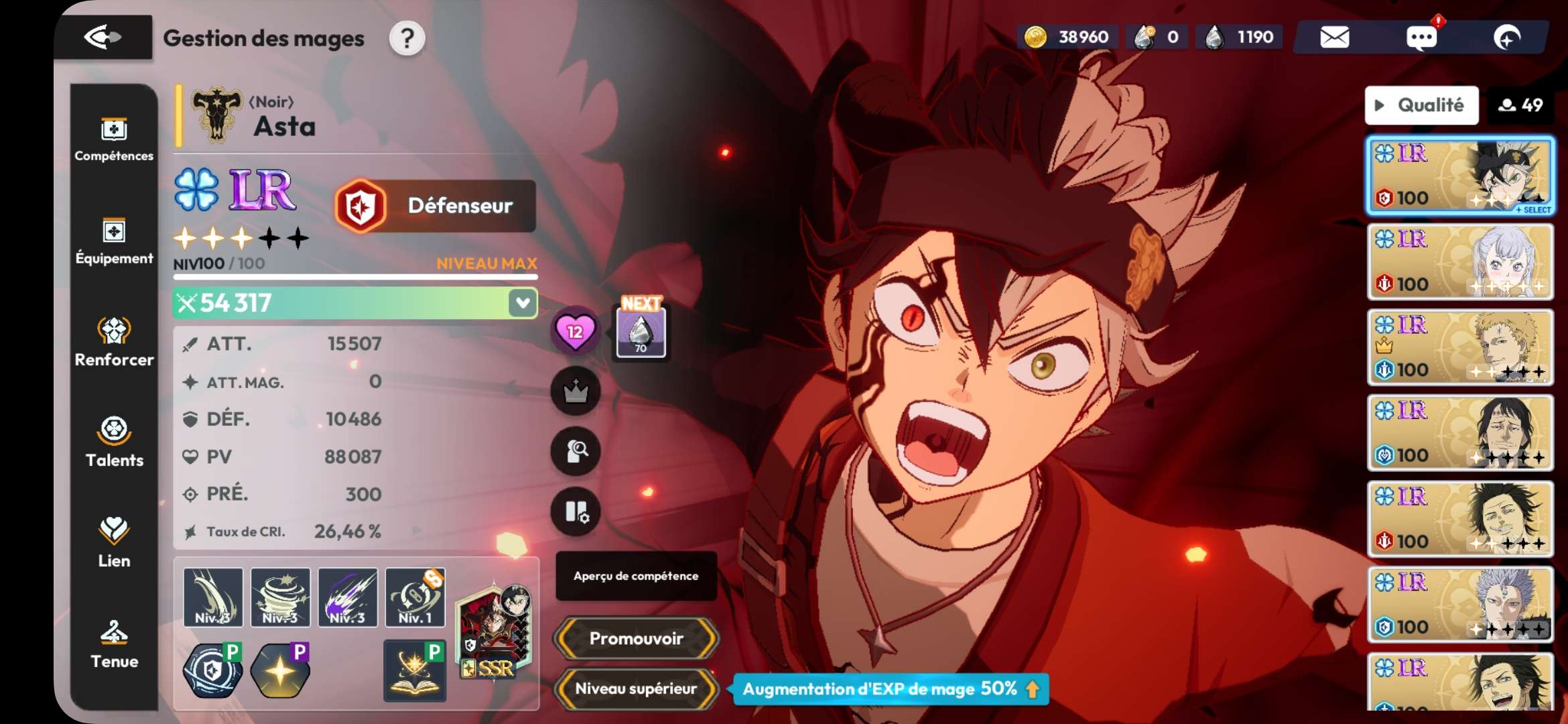Select the NEXT crystal reward icon
The width and height of the screenshot is (1568, 724).
(641, 331)
